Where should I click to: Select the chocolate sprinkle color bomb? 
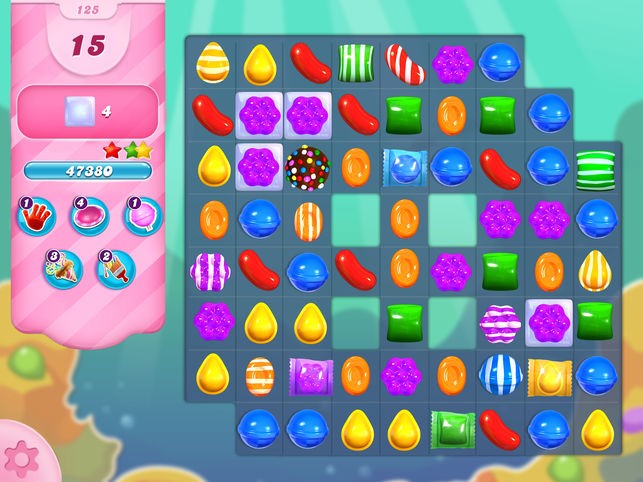point(308,166)
